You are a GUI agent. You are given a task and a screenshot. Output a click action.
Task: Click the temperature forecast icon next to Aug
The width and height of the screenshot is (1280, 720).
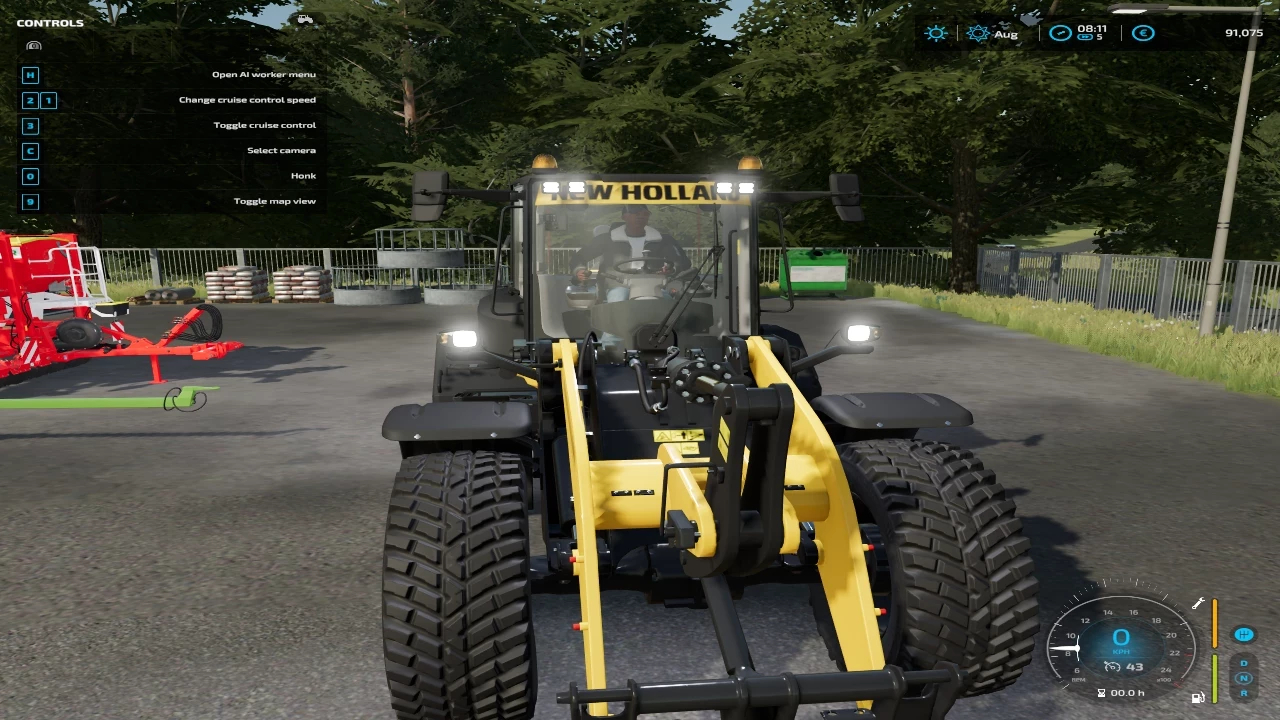[978, 33]
